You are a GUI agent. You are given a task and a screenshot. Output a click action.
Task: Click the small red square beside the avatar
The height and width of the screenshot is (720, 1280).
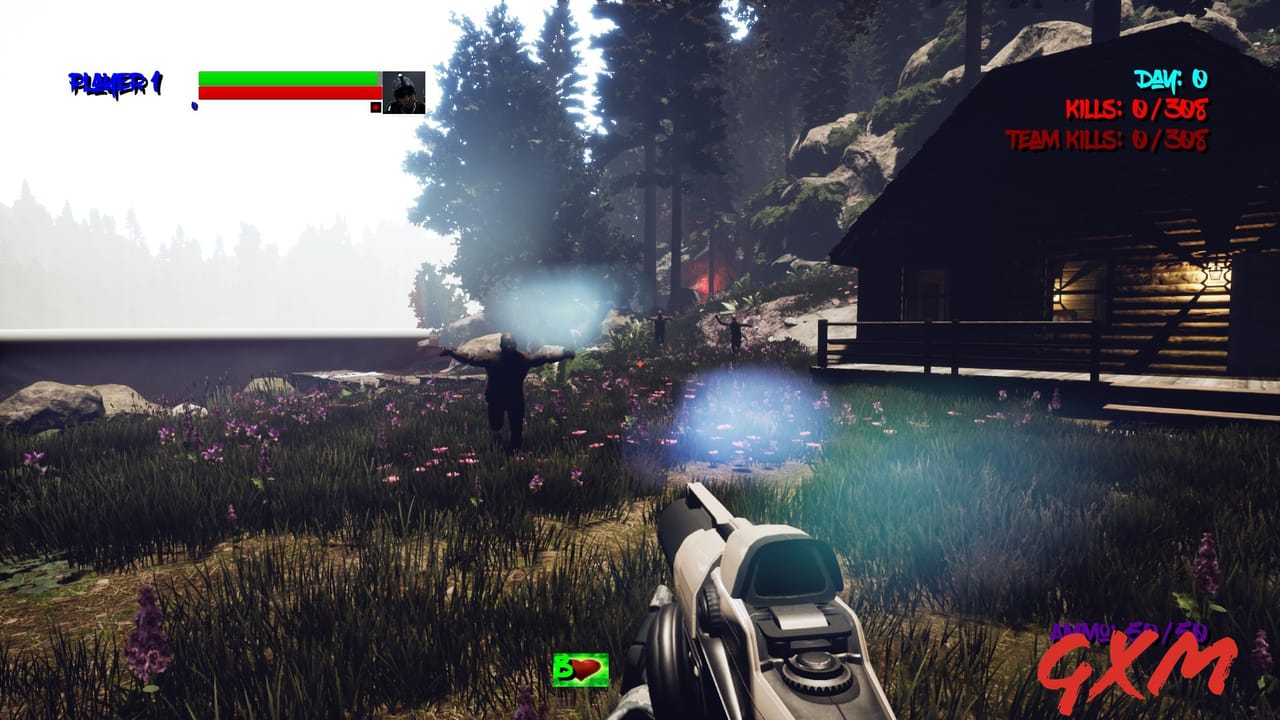click(x=376, y=107)
